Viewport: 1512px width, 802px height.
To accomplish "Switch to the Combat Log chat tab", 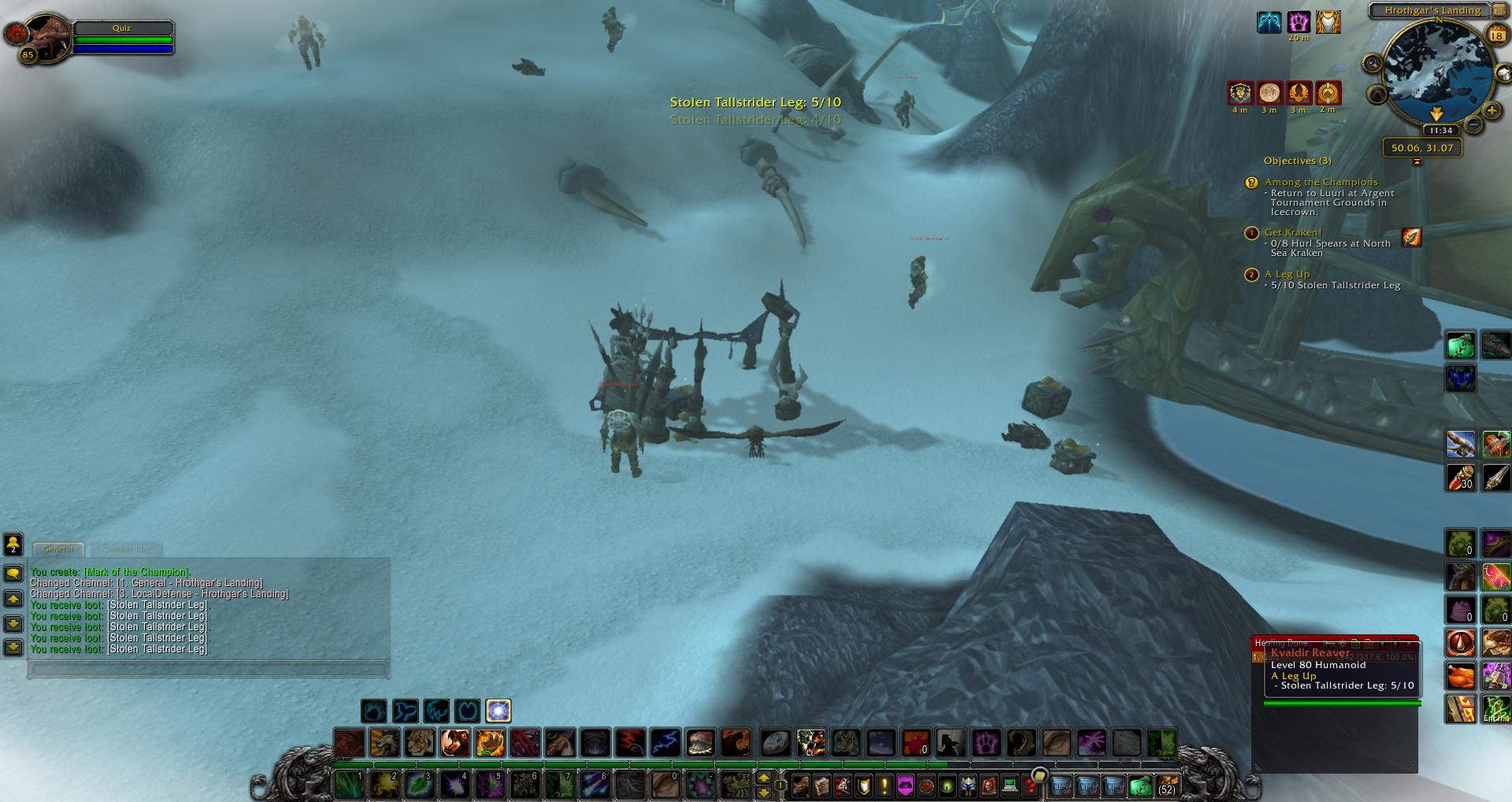I will click(126, 549).
